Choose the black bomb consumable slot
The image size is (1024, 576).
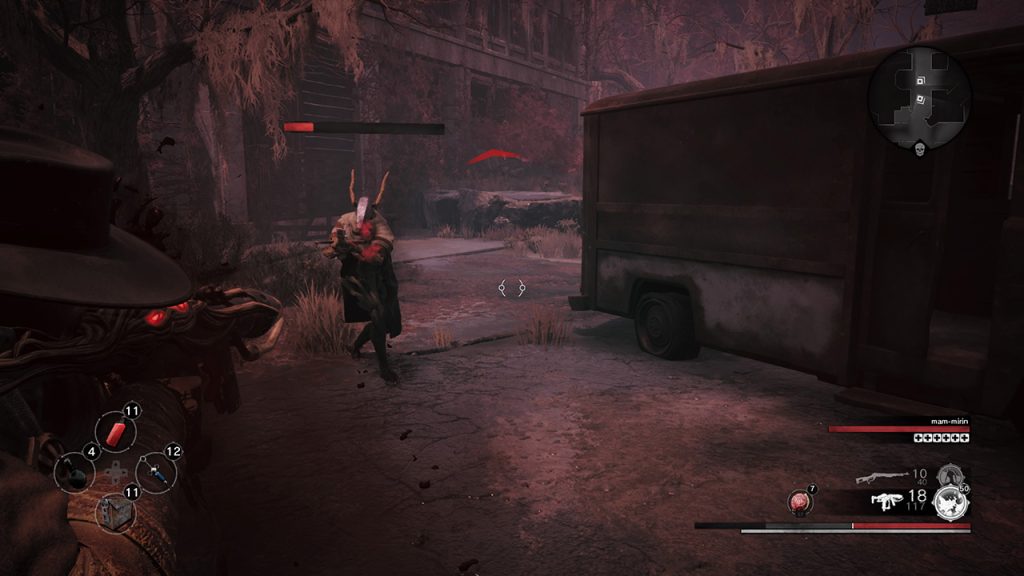coord(73,471)
